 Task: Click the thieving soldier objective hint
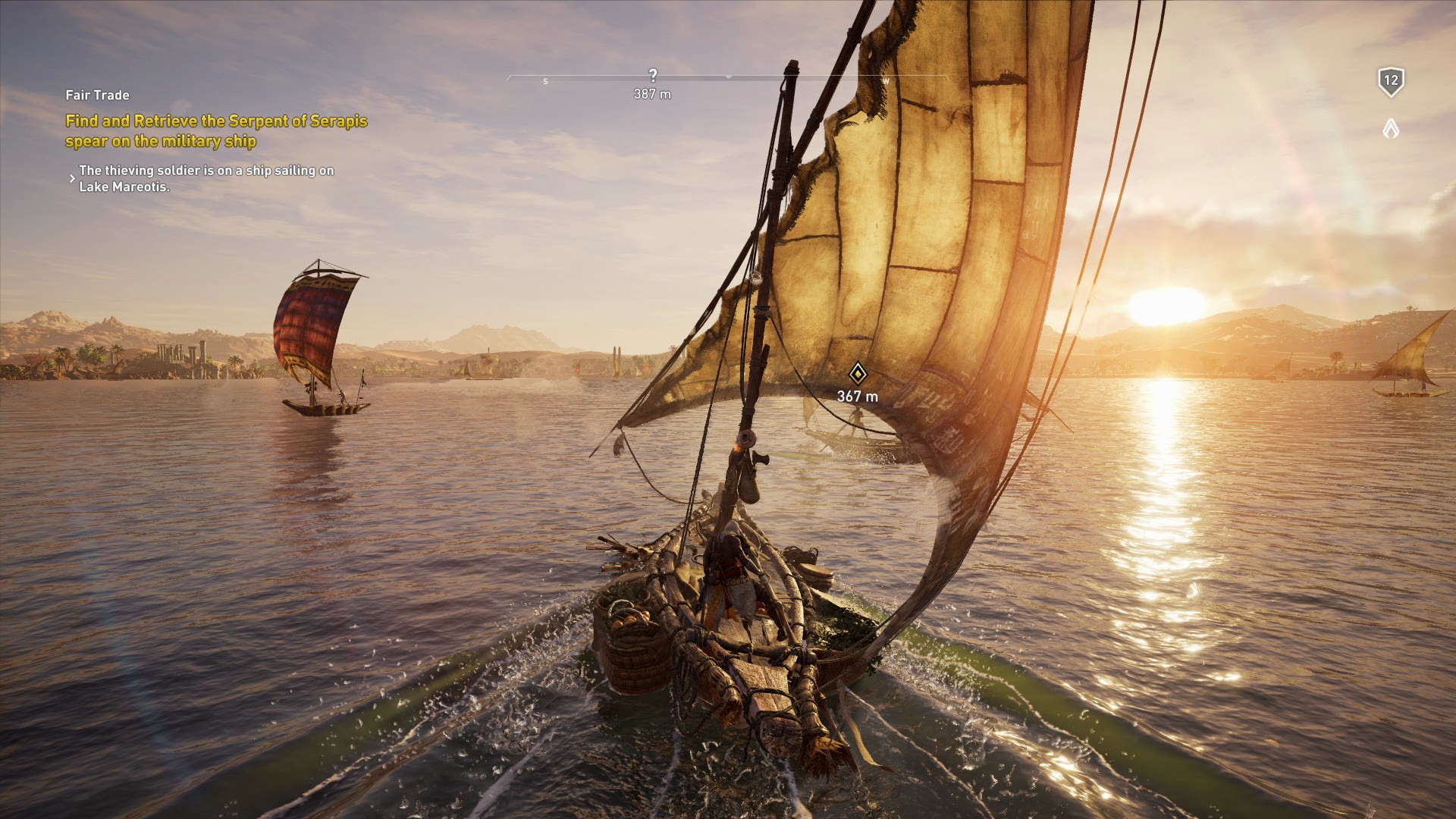click(x=206, y=178)
